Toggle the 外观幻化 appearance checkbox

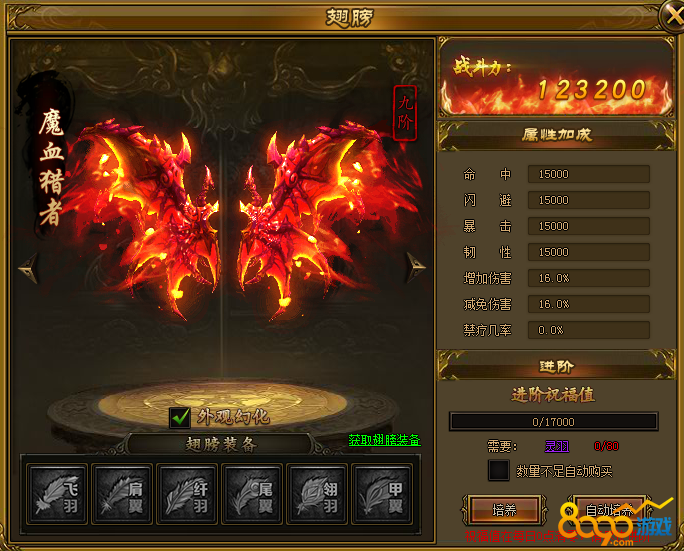[x=180, y=417]
